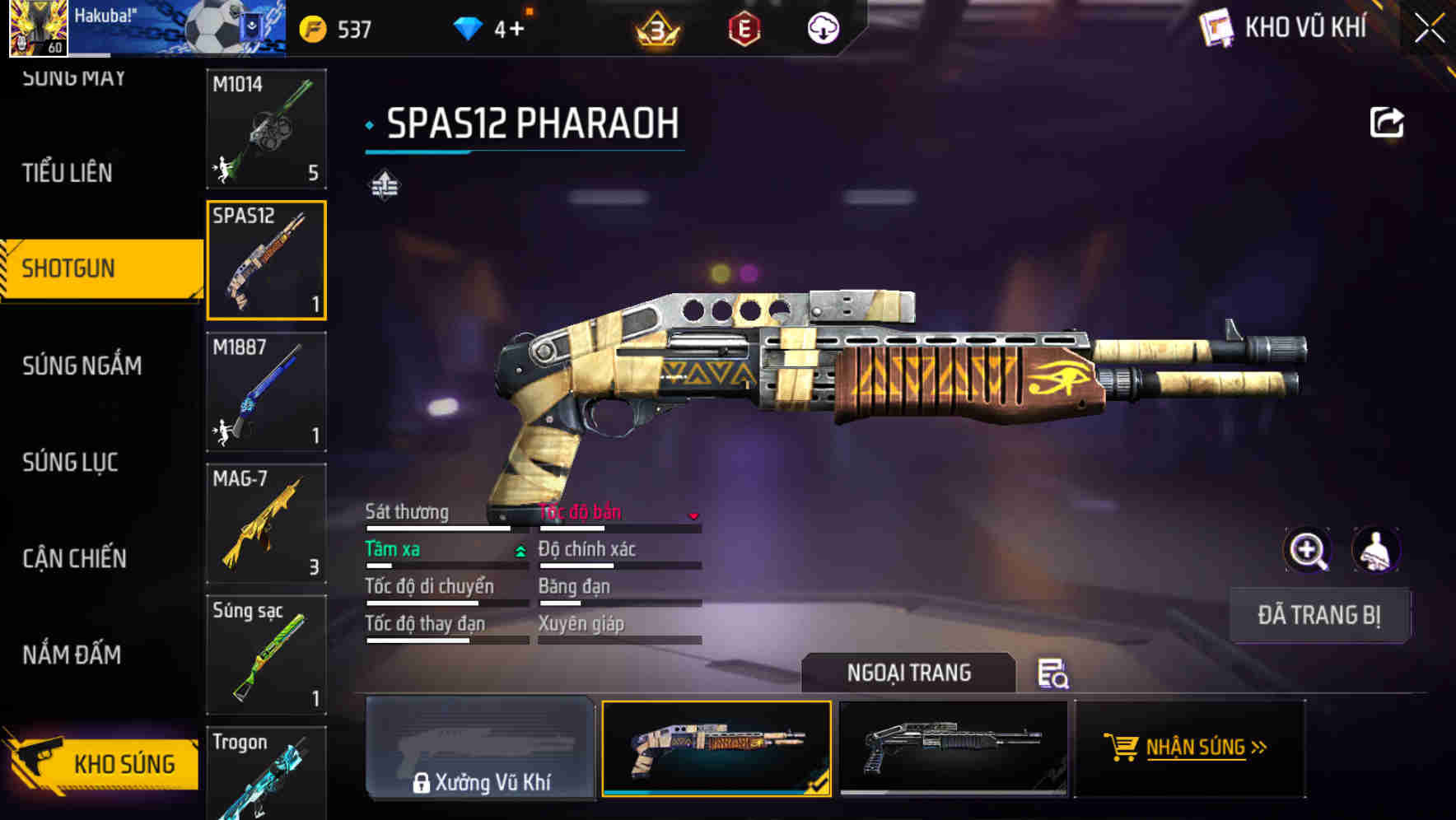The height and width of the screenshot is (820, 1456).
Task: Click the share icon at top right
Action: tap(1388, 122)
